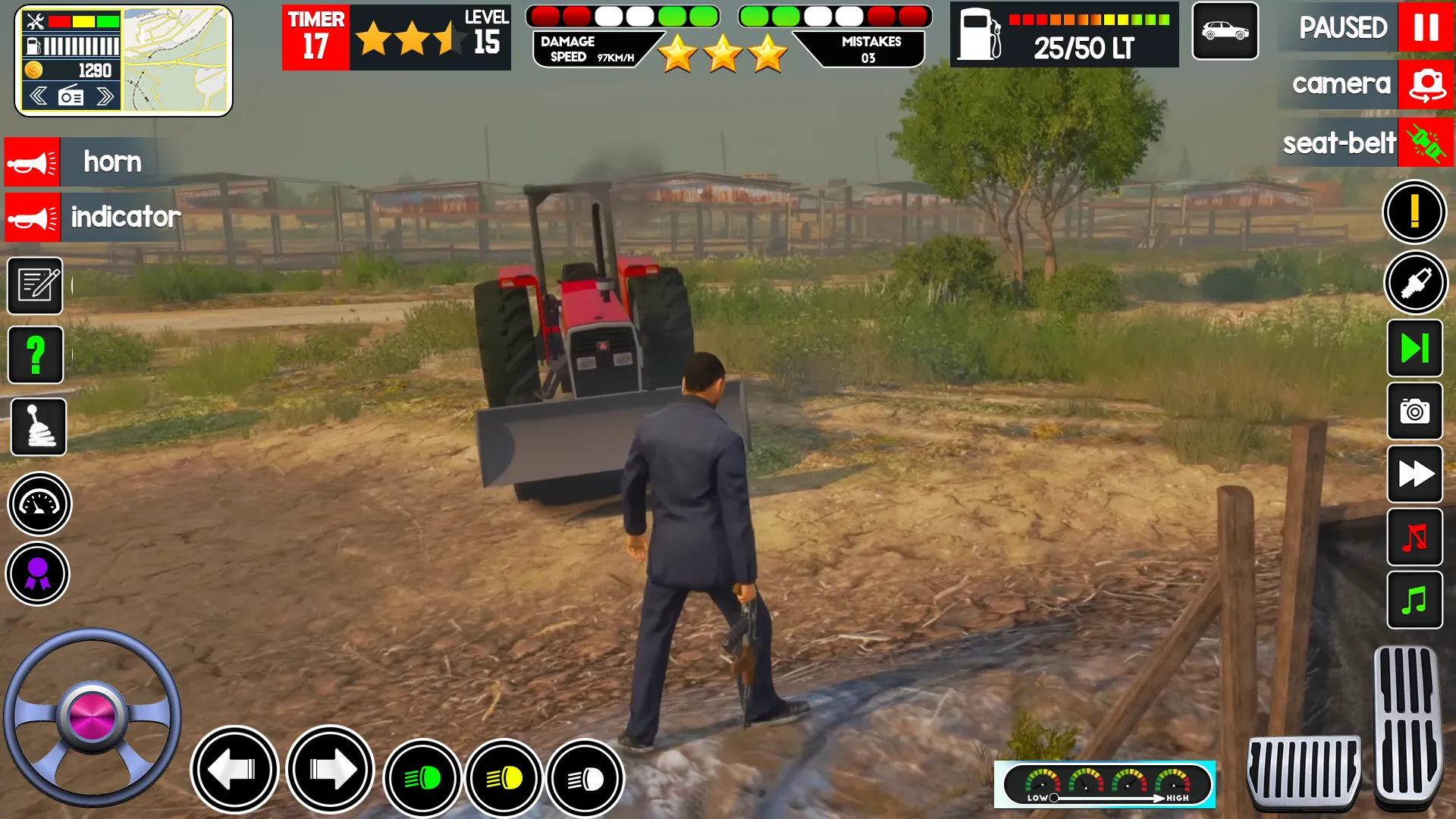The width and height of the screenshot is (1456, 819).
Task: Open the green question mark help
Action: point(36,355)
